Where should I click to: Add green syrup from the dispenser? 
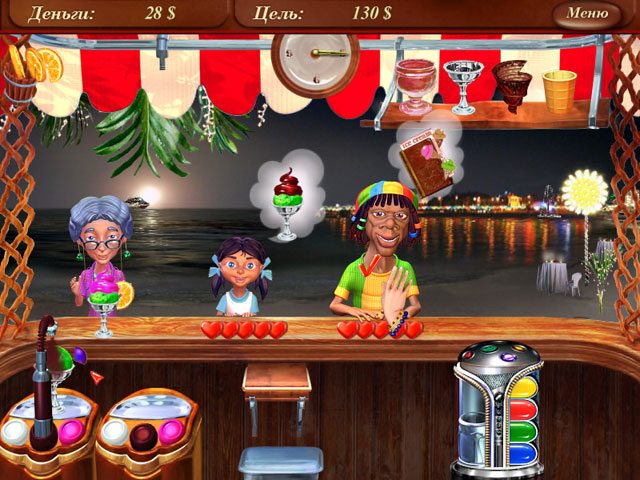(521, 430)
